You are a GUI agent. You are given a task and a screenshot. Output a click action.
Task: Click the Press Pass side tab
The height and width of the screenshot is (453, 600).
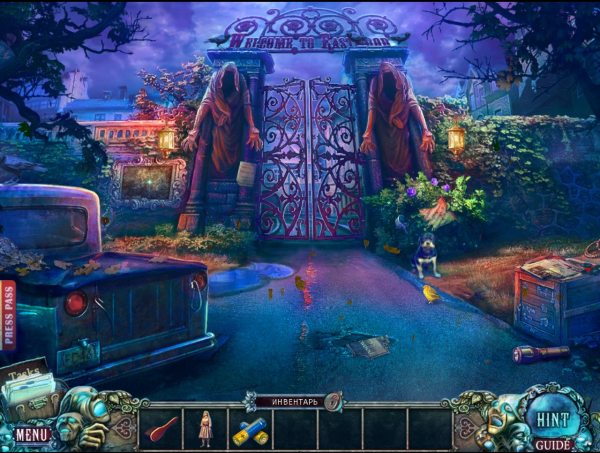click(x=9, y=314)
